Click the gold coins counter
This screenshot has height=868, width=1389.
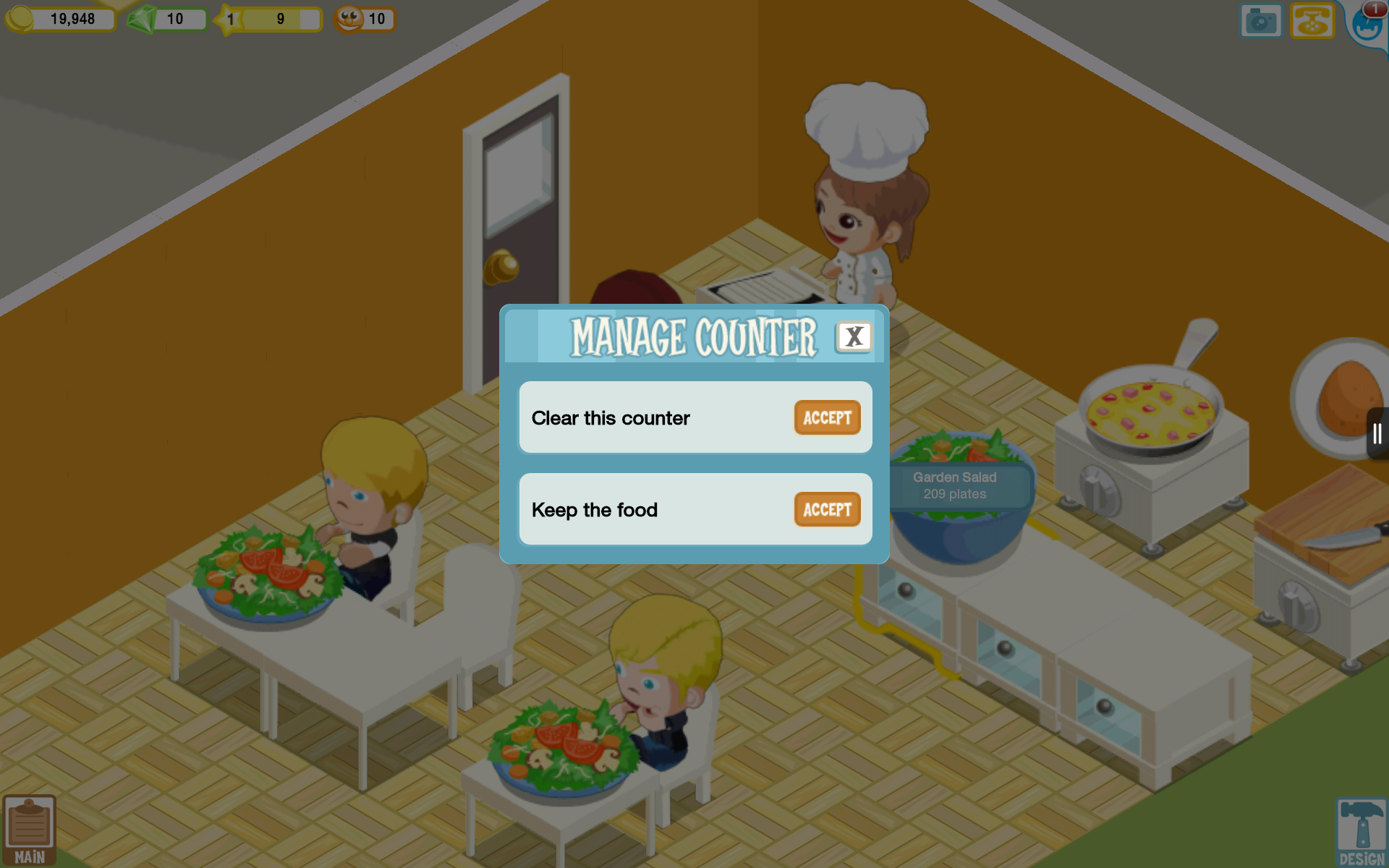pos(61,19)
